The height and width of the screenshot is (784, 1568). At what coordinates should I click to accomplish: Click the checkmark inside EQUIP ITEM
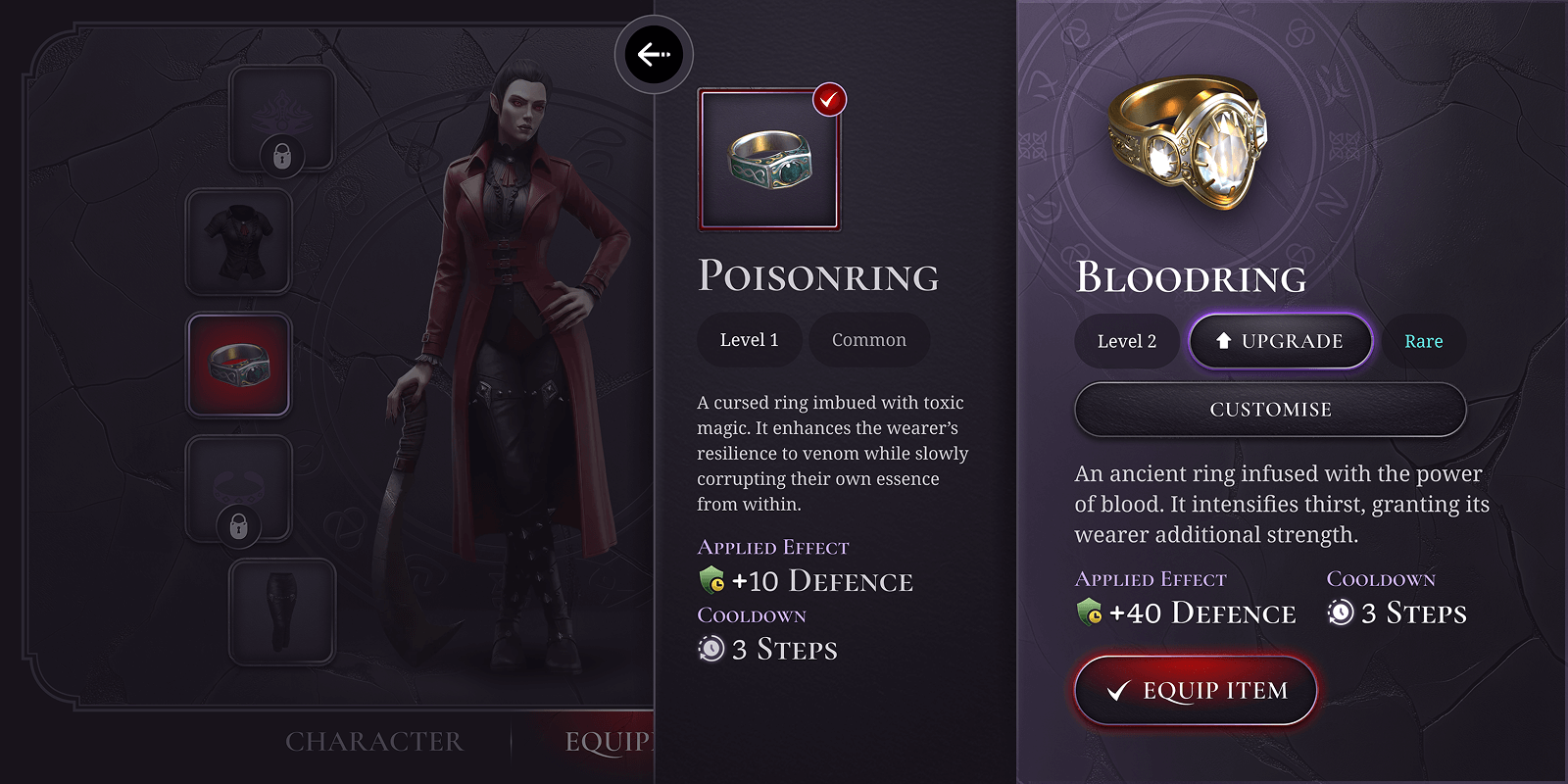click(1117, 690)
